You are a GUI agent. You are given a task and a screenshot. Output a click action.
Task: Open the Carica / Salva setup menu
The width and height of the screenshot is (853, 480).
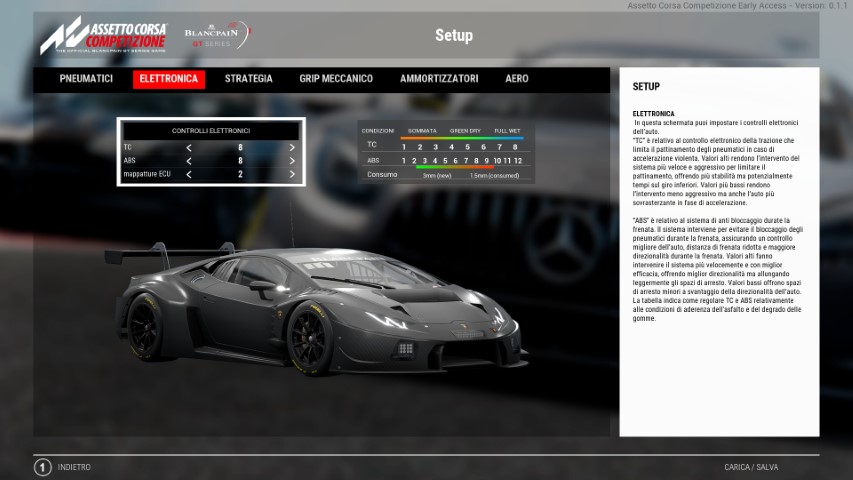point(751,467)
